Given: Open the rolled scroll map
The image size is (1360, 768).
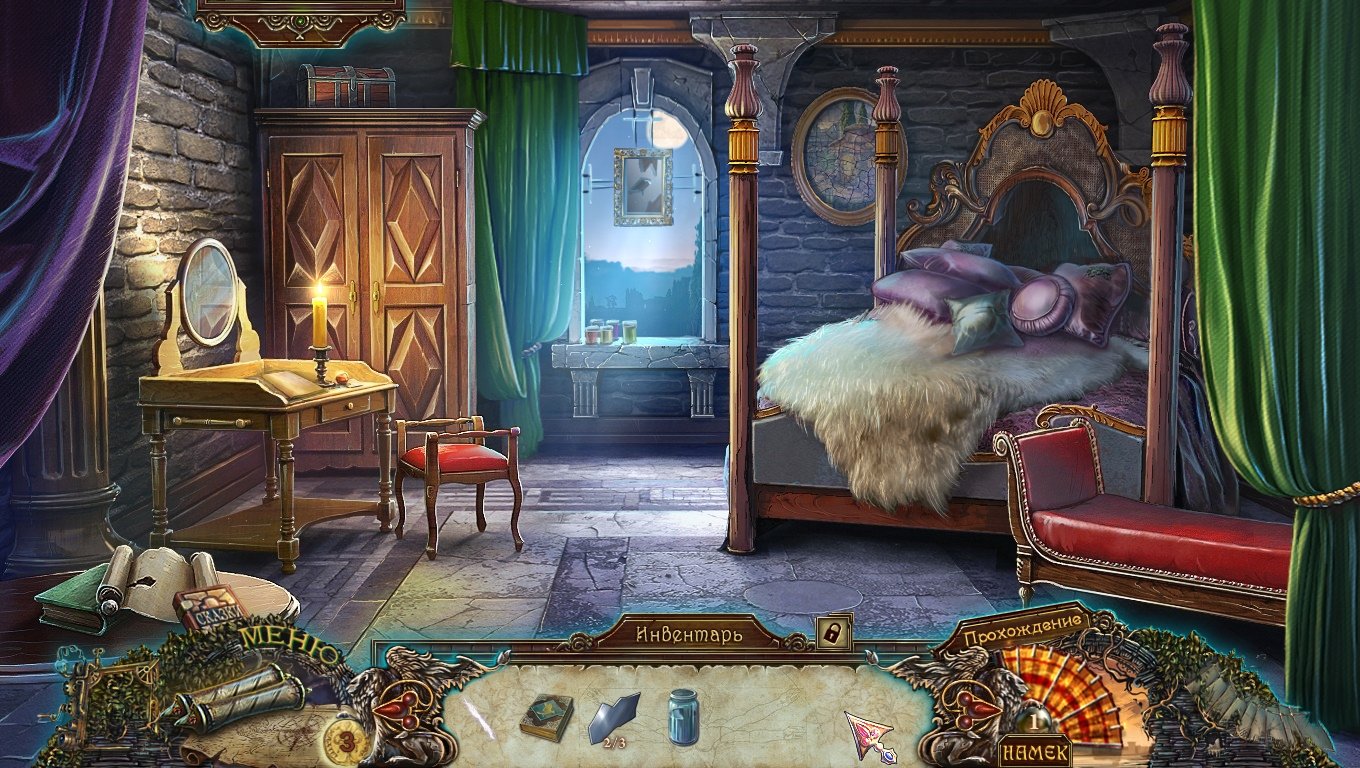Looking at the screenshot, I should coord(236,695).
